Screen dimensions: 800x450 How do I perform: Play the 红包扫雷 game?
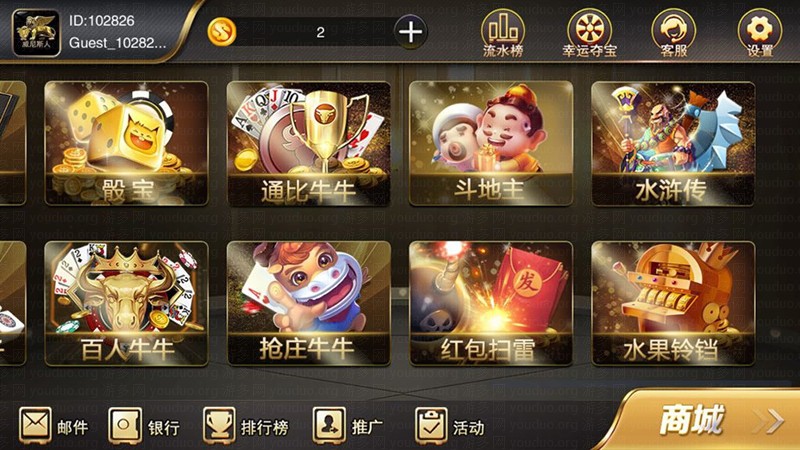click(x=490, y=303)
